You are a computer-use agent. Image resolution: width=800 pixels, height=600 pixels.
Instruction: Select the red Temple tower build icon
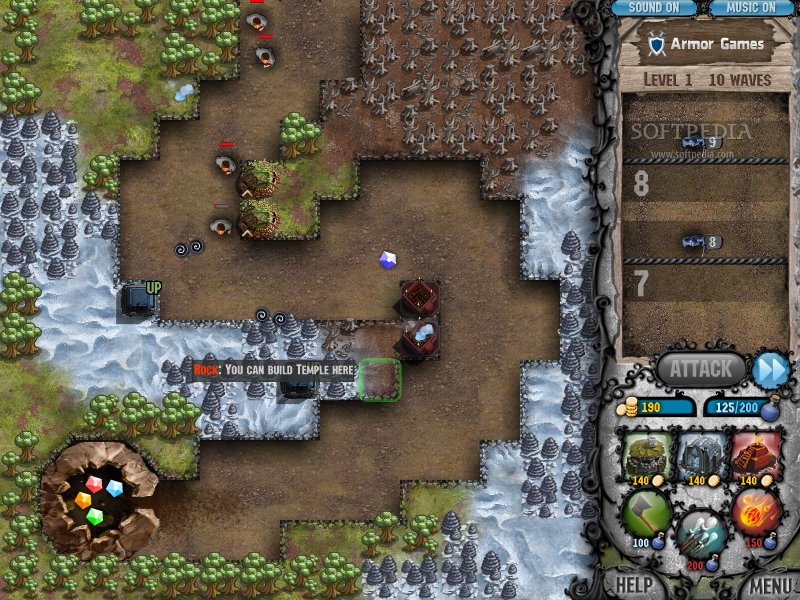coord(756,457)
